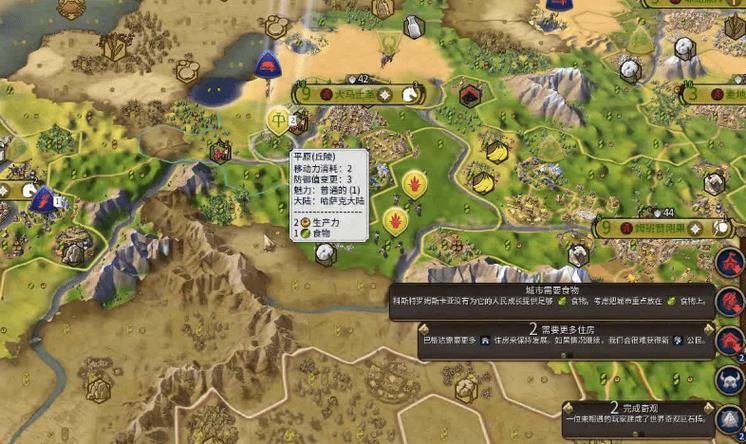Select the city banner with strength 44
Screen dimensions: 746x444
click(664, 229)
